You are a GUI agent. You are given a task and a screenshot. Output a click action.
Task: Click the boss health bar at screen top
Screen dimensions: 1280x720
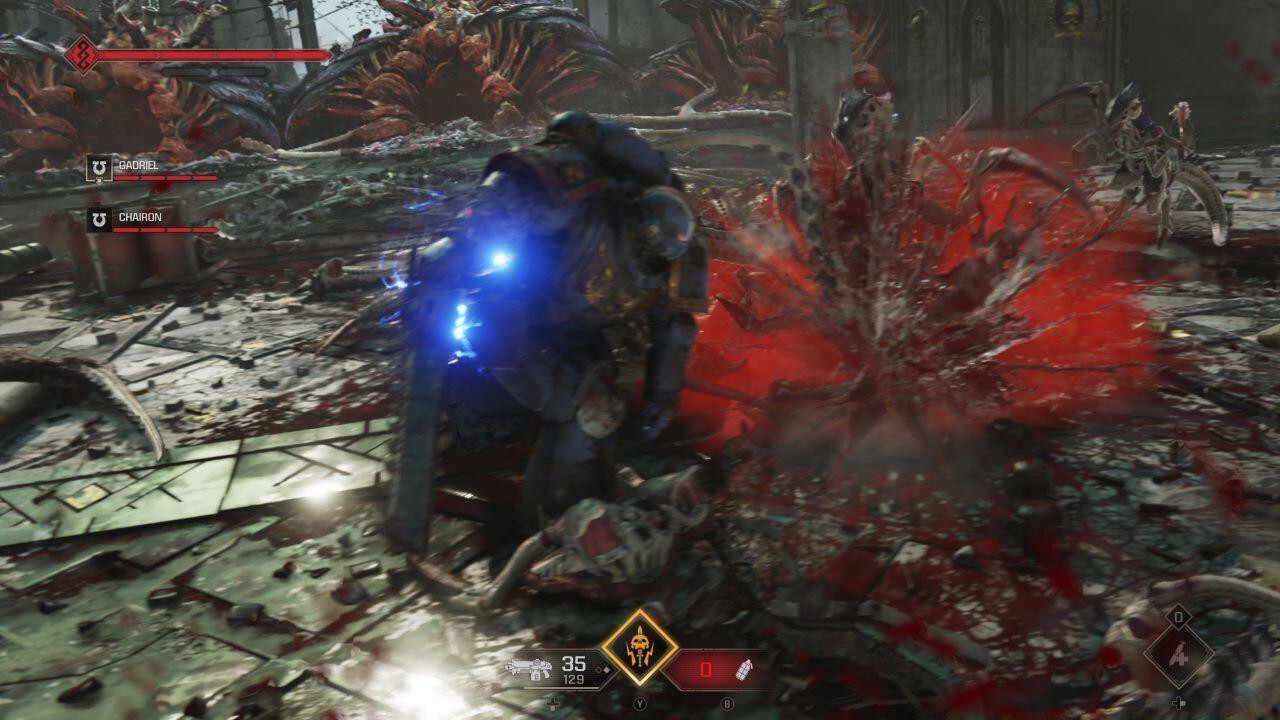tap(213, 54)
